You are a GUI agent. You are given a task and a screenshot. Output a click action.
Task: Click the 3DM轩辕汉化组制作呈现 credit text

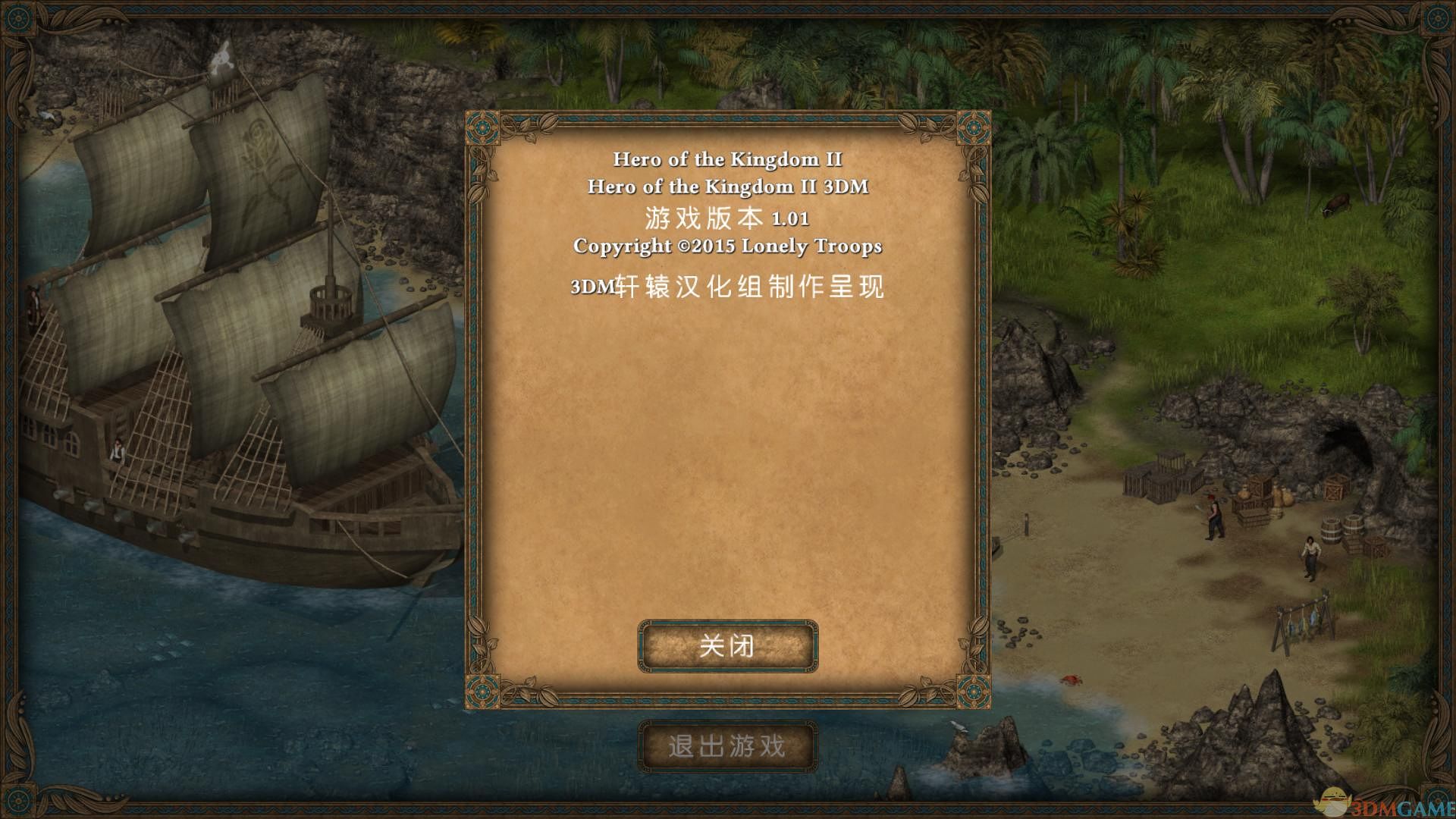coord(726,287)
